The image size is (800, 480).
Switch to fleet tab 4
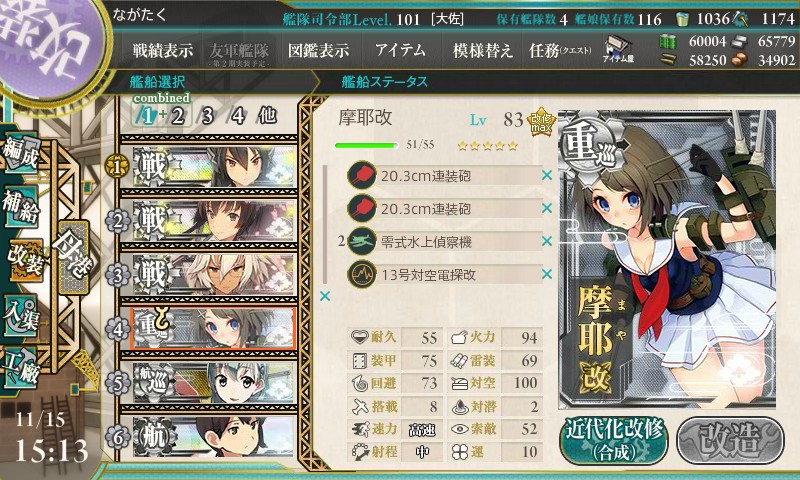238,114
